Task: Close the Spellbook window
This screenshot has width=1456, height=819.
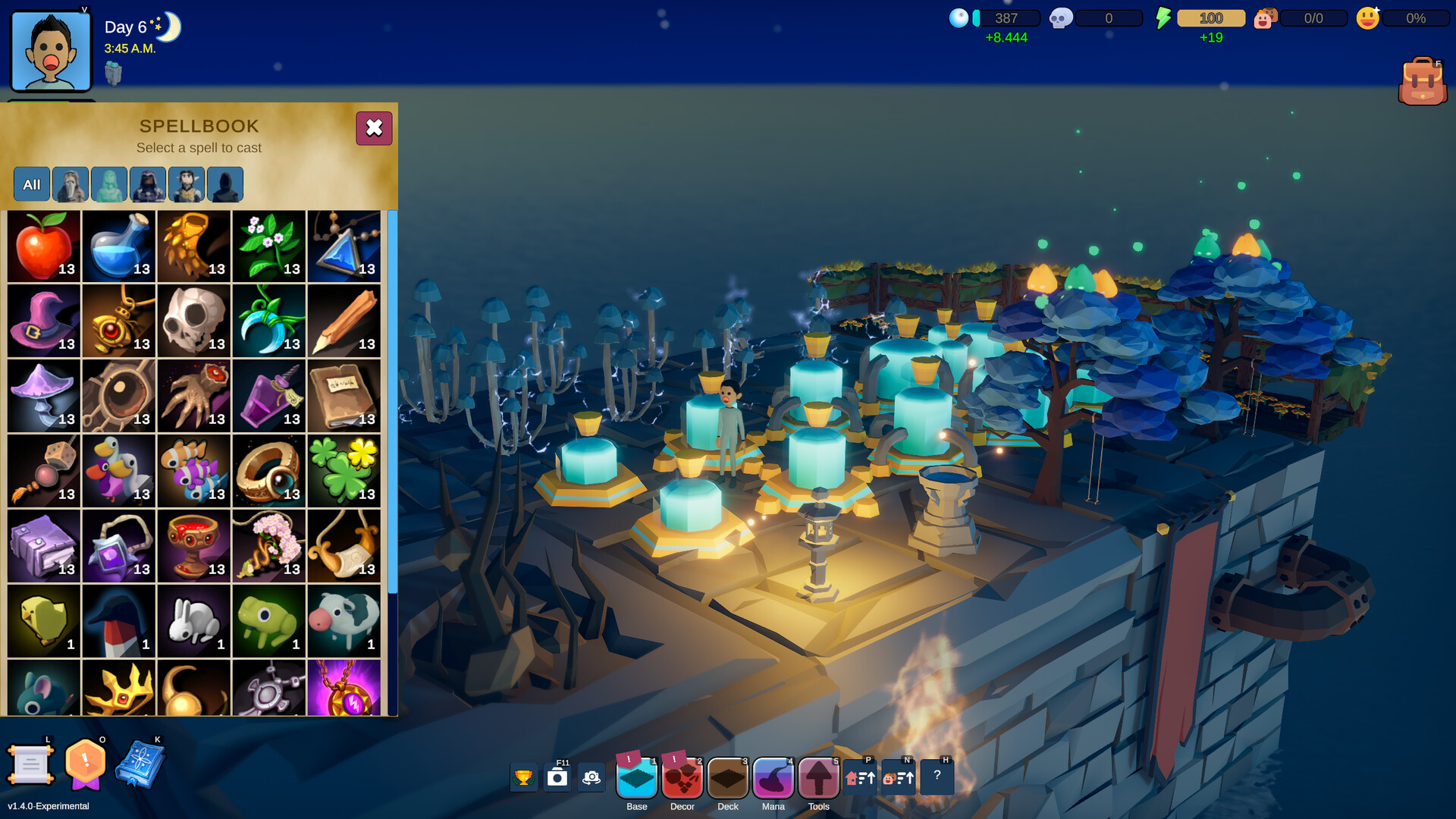Action: pyautogui.click(x=374, y=128)
